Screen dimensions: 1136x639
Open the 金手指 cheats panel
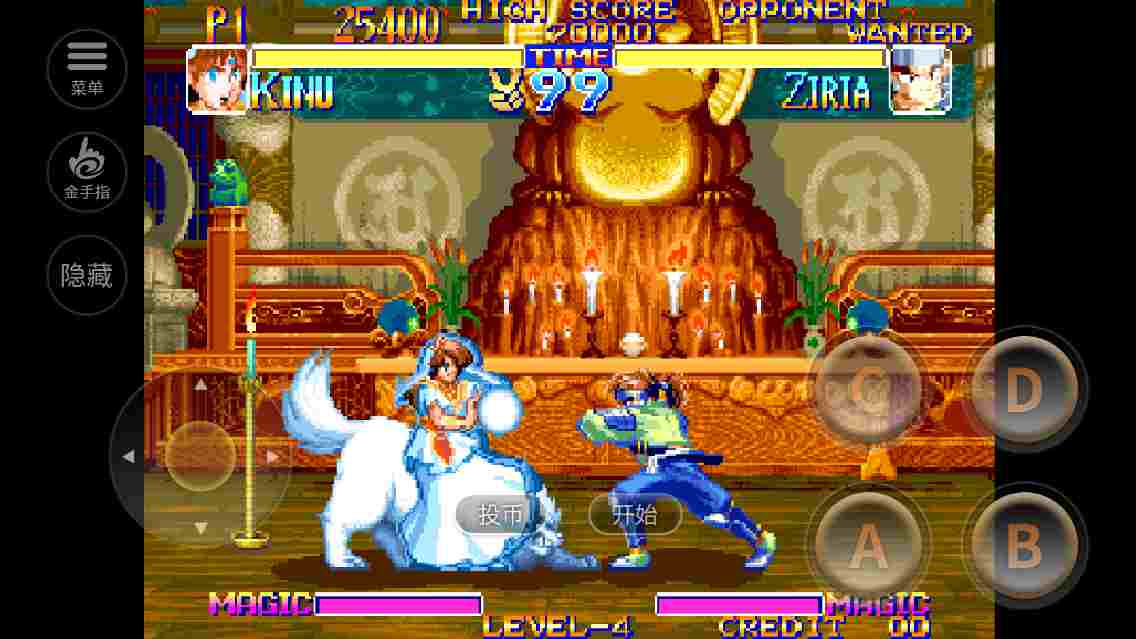87,172
